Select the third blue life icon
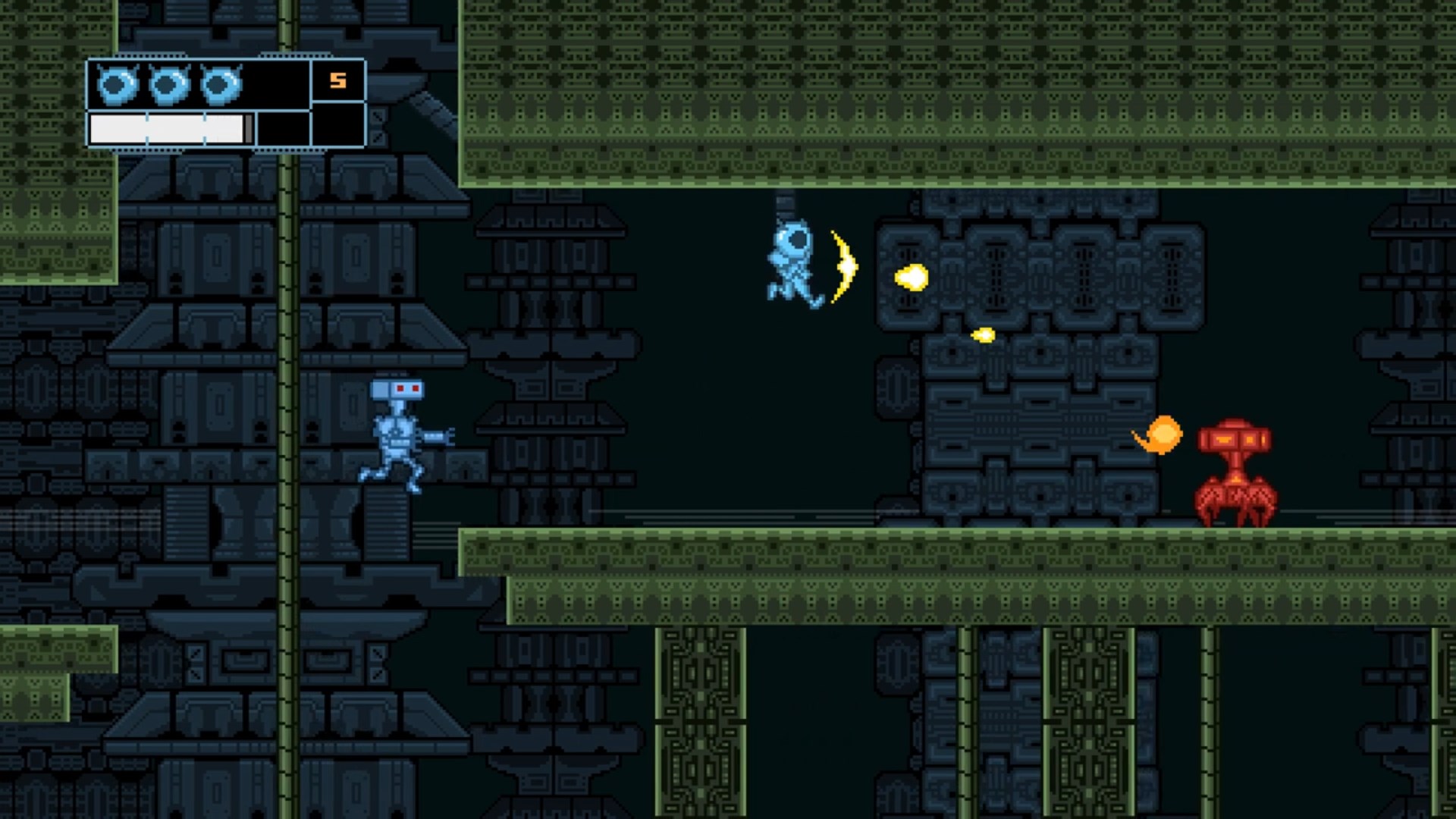The height and width of the screenshot is (819, 1456). point(220,82)
